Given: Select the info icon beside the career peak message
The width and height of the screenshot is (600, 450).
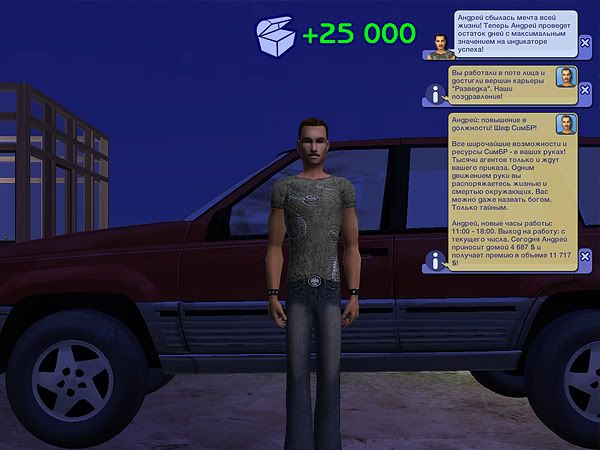Looking at the screenshot, I should [x=436, y=93].
